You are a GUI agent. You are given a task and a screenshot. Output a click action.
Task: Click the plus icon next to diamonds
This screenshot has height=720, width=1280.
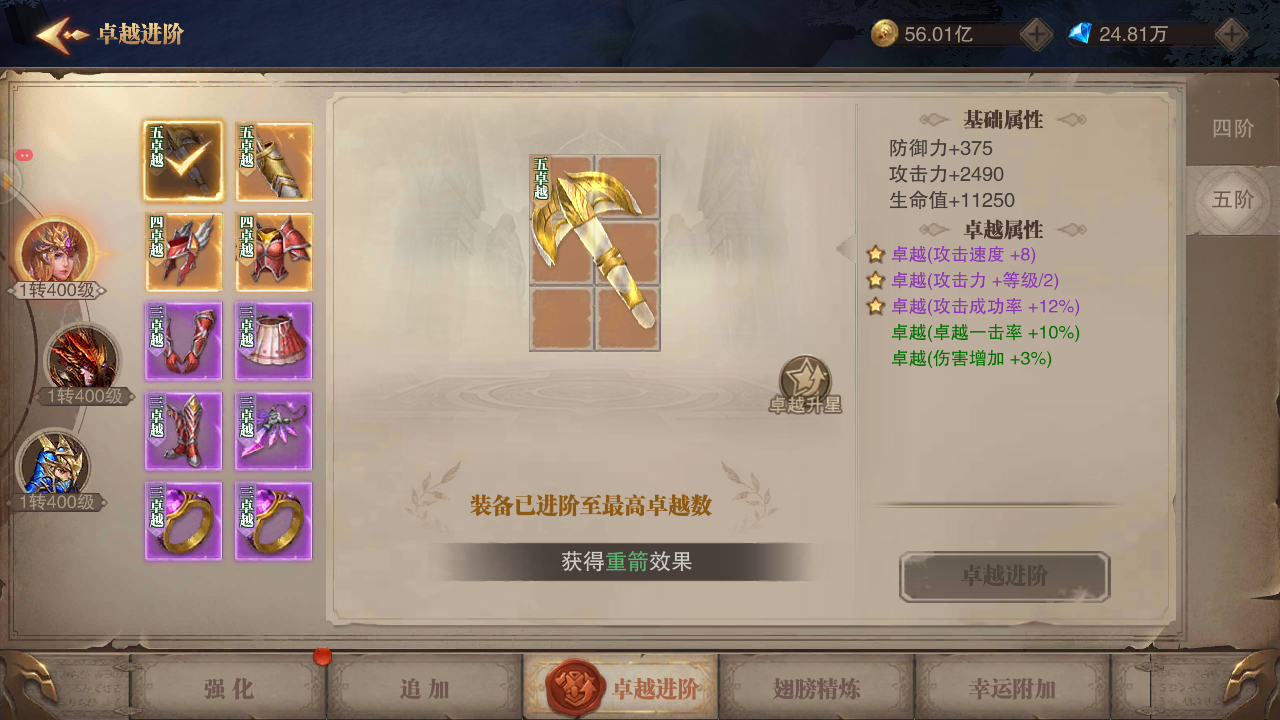(x=1231, y=34)
